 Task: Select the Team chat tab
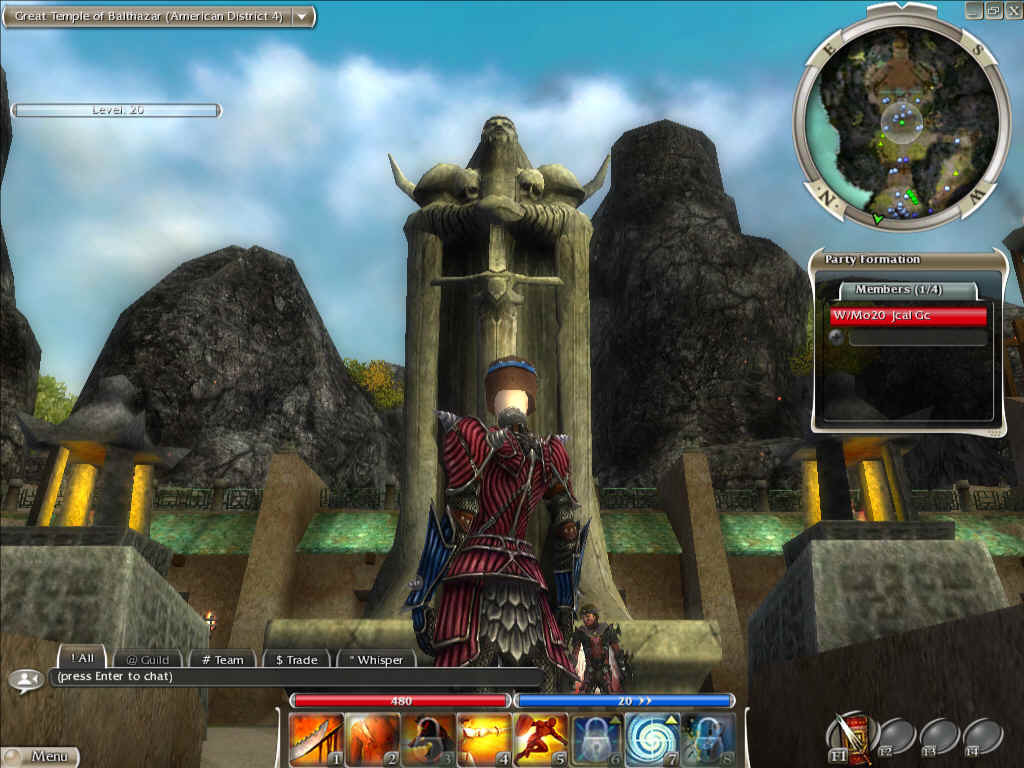[x=221, y=660]
